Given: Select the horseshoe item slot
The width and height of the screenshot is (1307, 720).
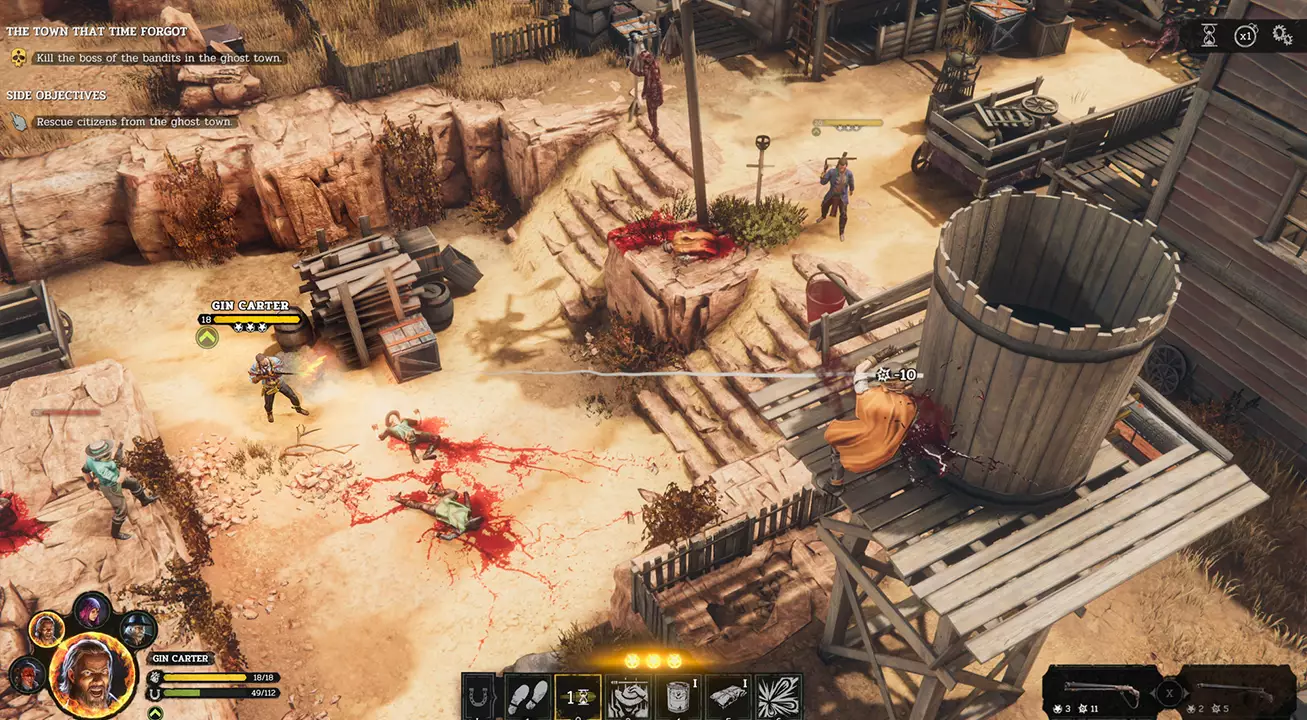Looking at the screenshot, I should (x=478, y=696).
